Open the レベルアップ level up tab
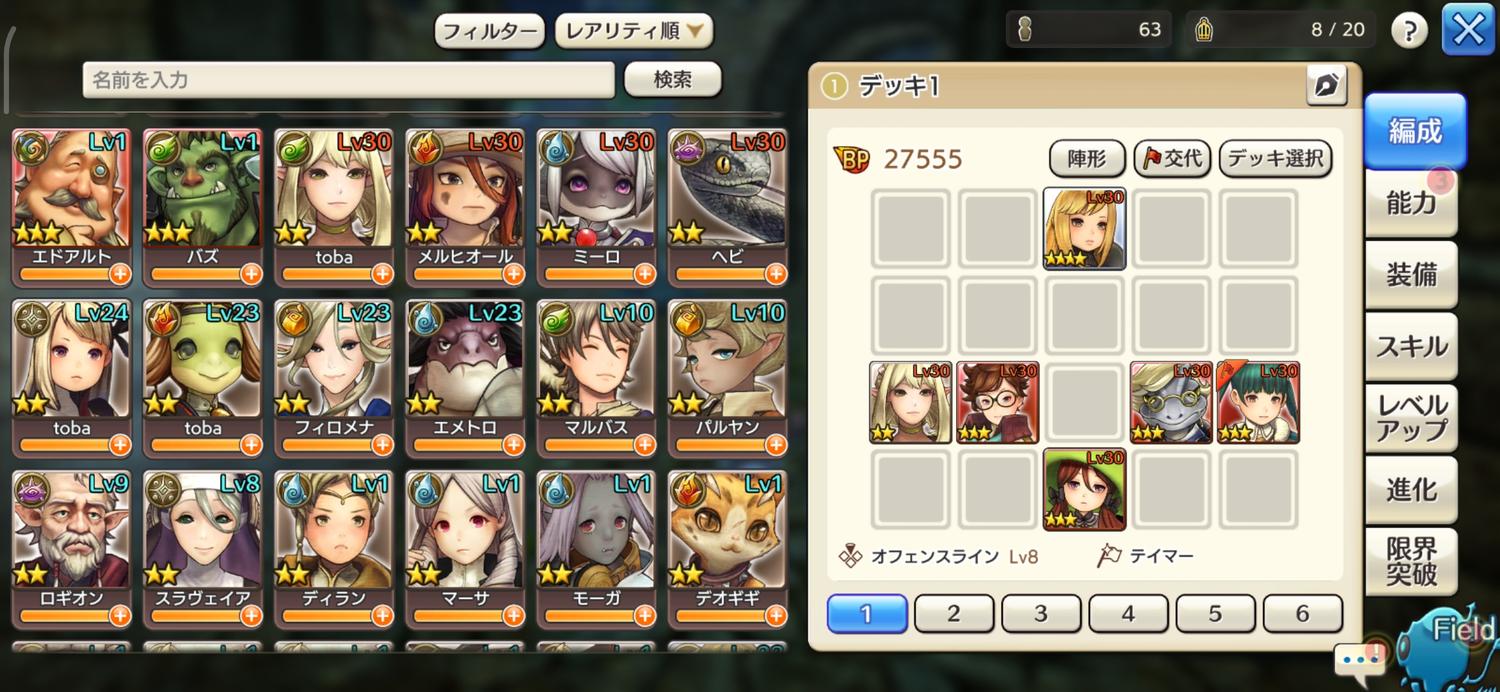Image resolution: width=1500 pixels, height=692 pixels. coord(1411,418)
